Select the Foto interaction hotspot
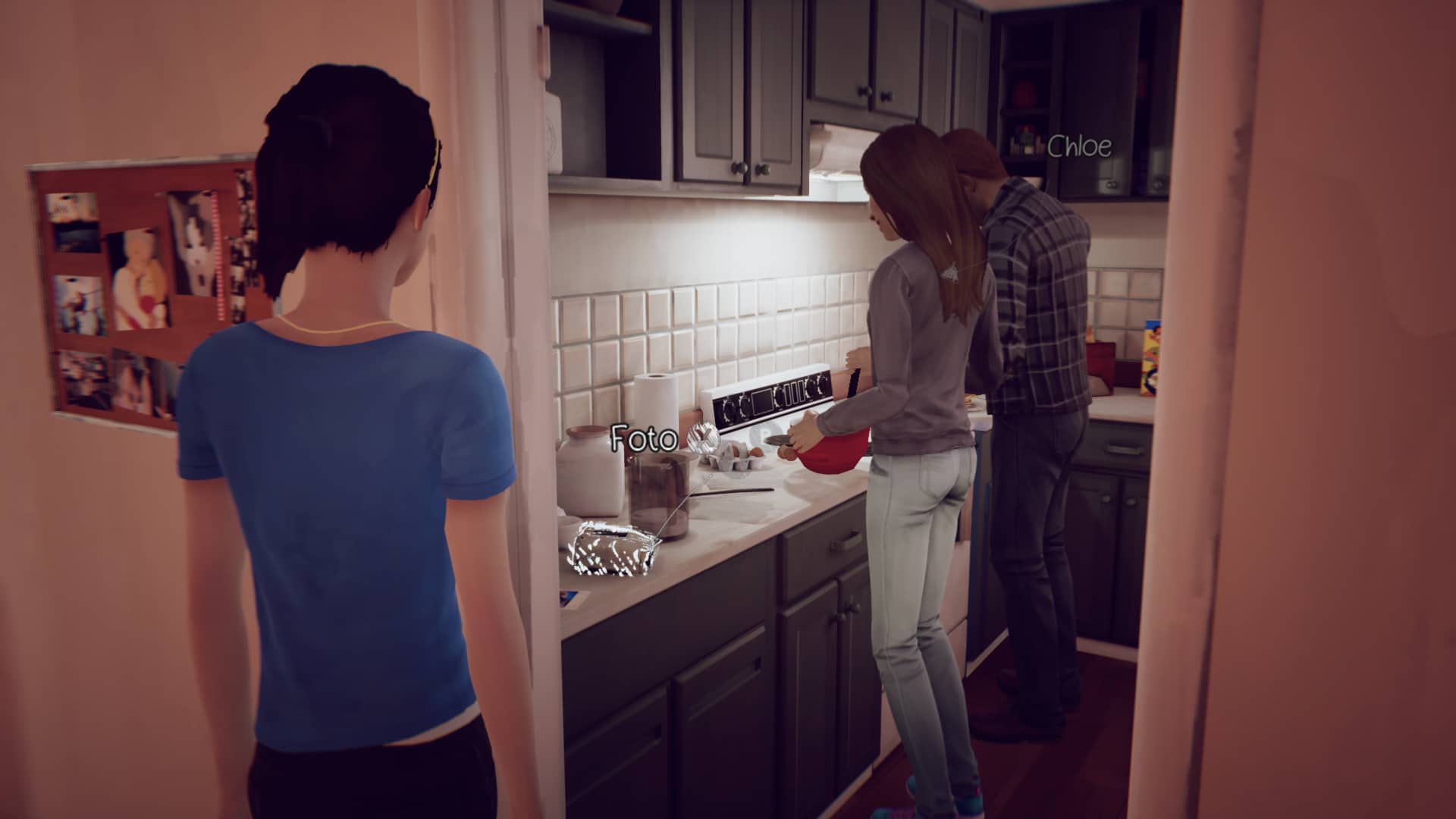The width and height of the screenshot is (1456, 819). [x=643, y=438]
